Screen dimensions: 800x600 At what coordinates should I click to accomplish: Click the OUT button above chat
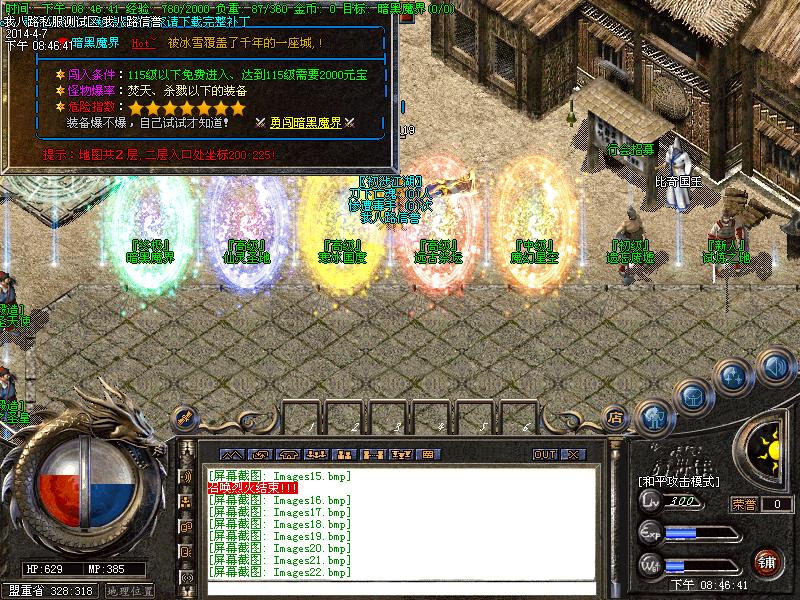click(545, 454)
